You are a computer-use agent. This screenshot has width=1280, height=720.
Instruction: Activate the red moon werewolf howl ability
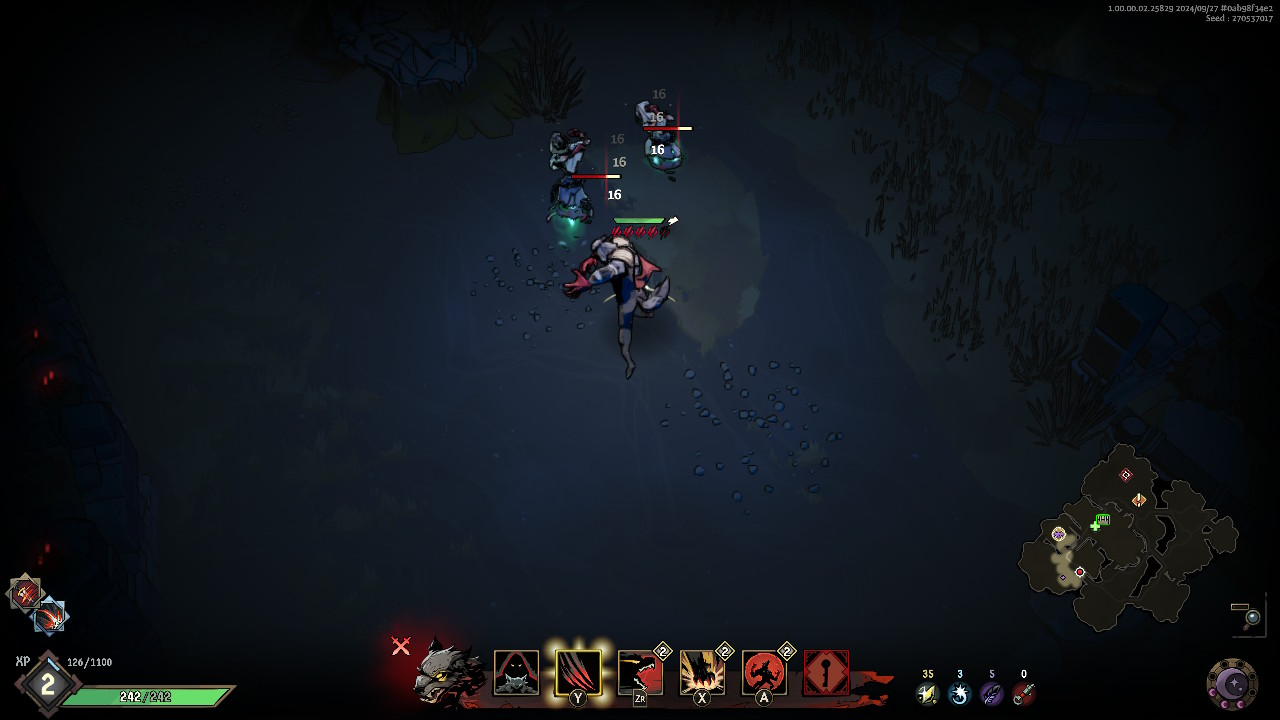[764, 673]
